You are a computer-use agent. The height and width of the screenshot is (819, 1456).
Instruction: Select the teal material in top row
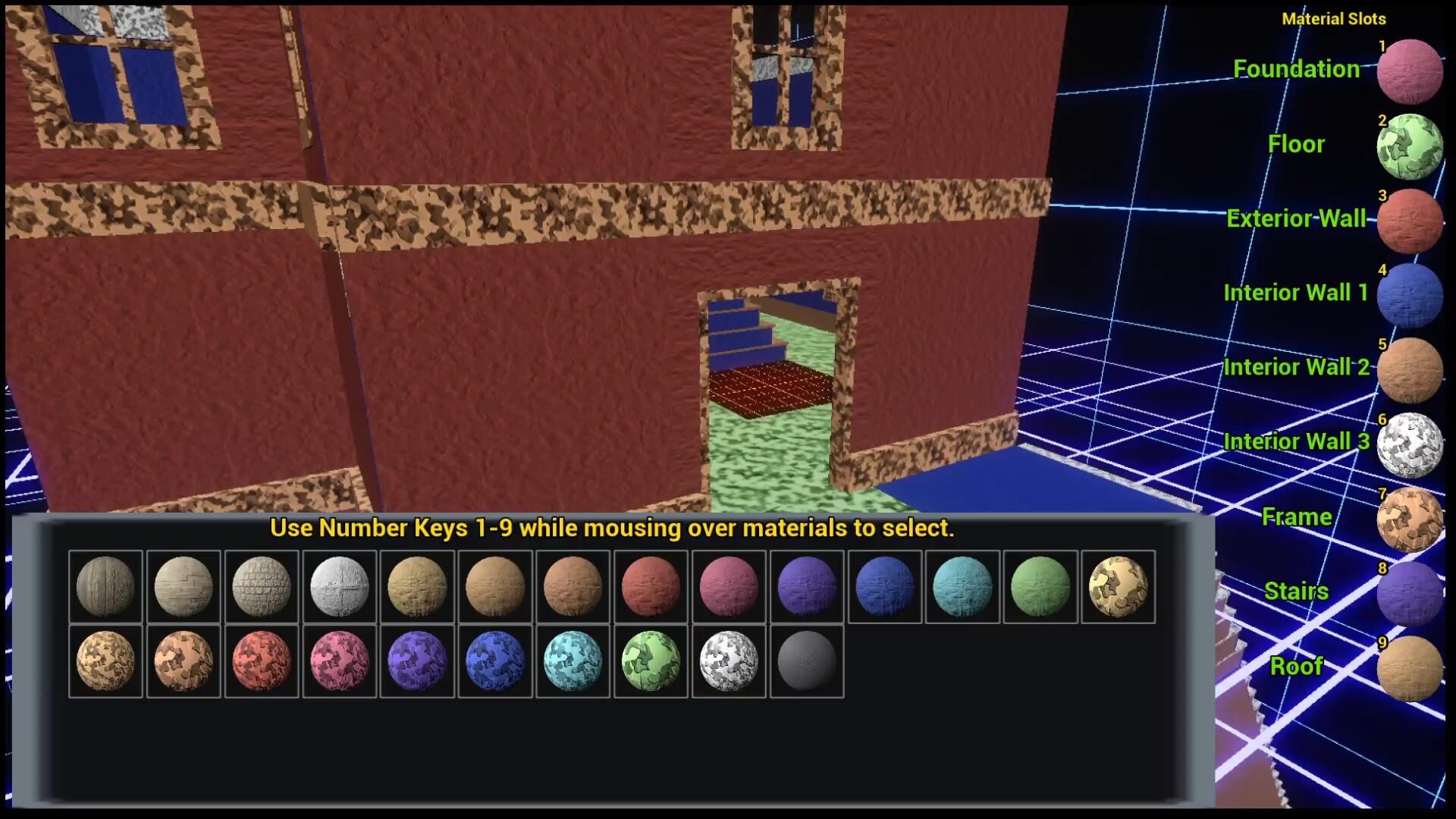click(x=962, y=585)
